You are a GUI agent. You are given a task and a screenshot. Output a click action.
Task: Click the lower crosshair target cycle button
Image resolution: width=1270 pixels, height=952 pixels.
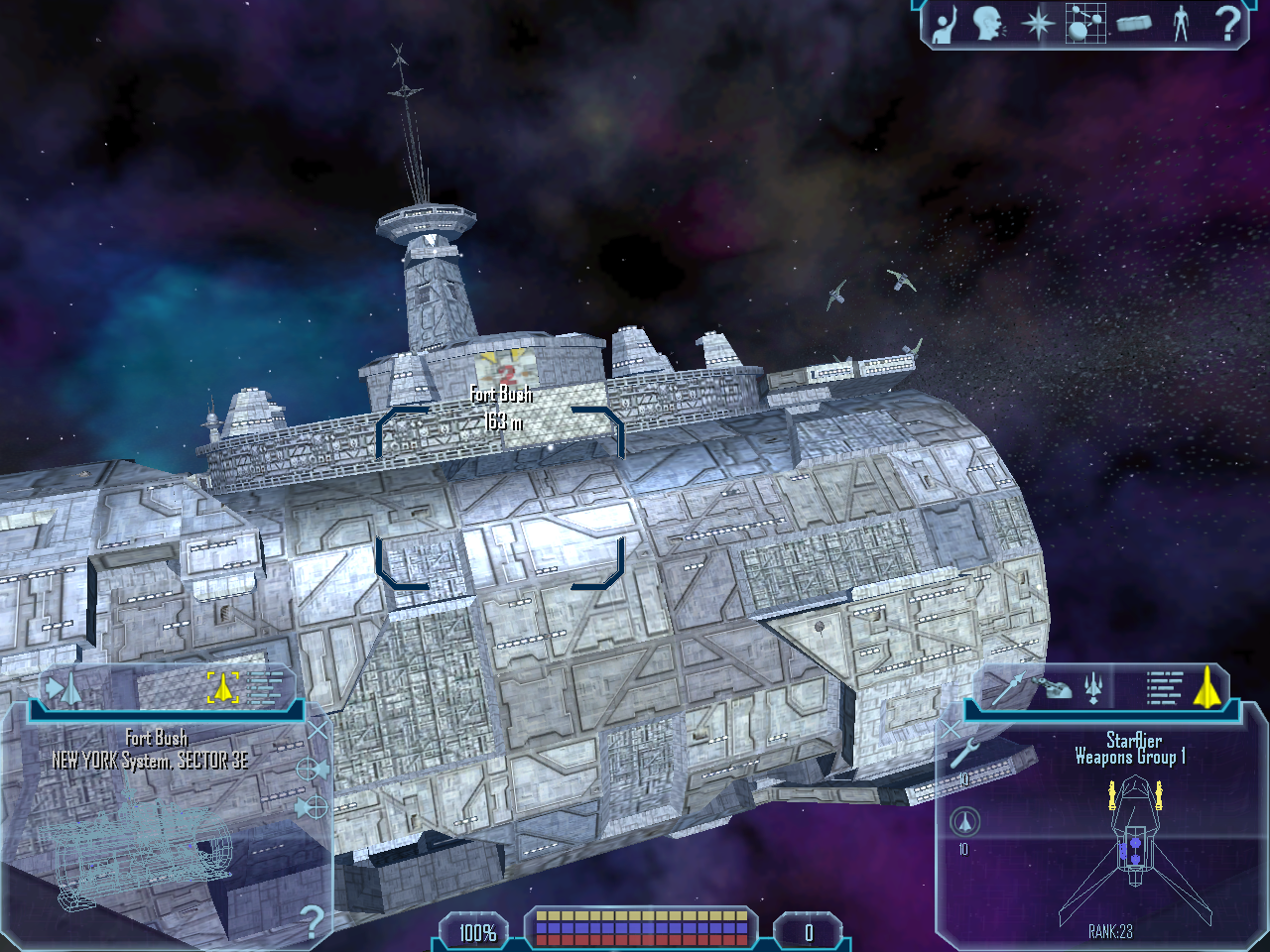coord(311,808)
